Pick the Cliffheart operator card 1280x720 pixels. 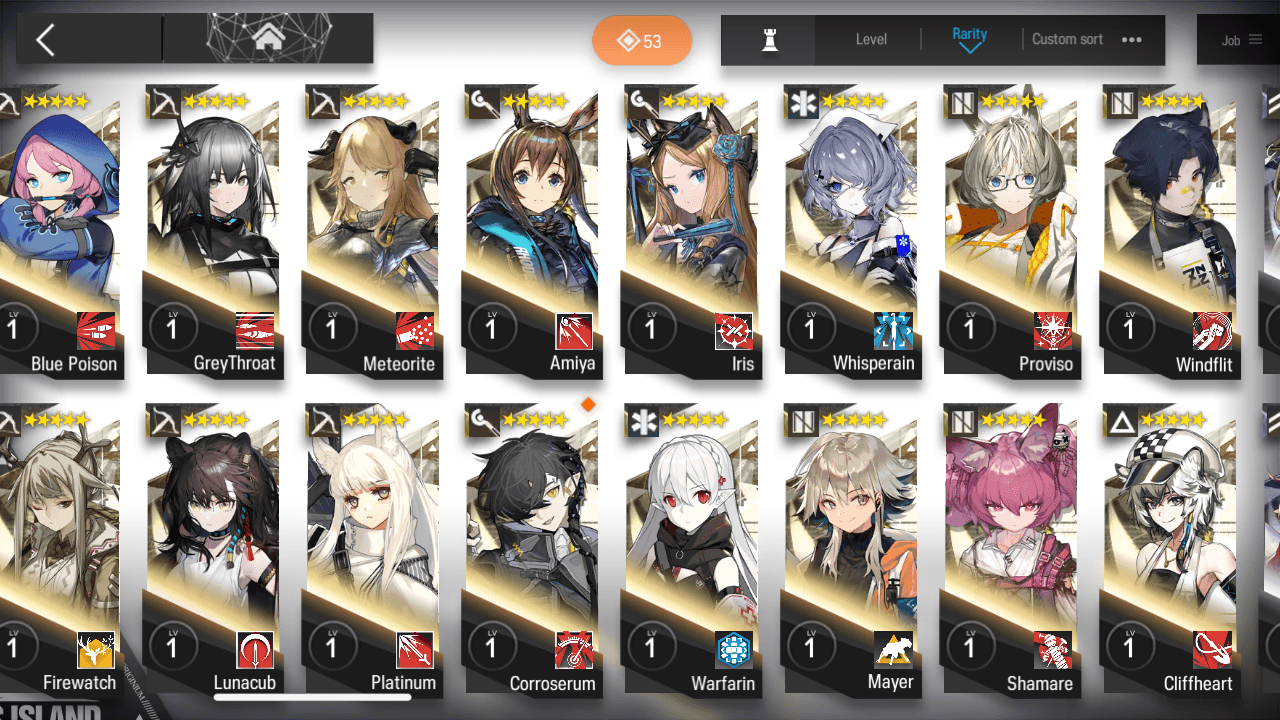1169,550
